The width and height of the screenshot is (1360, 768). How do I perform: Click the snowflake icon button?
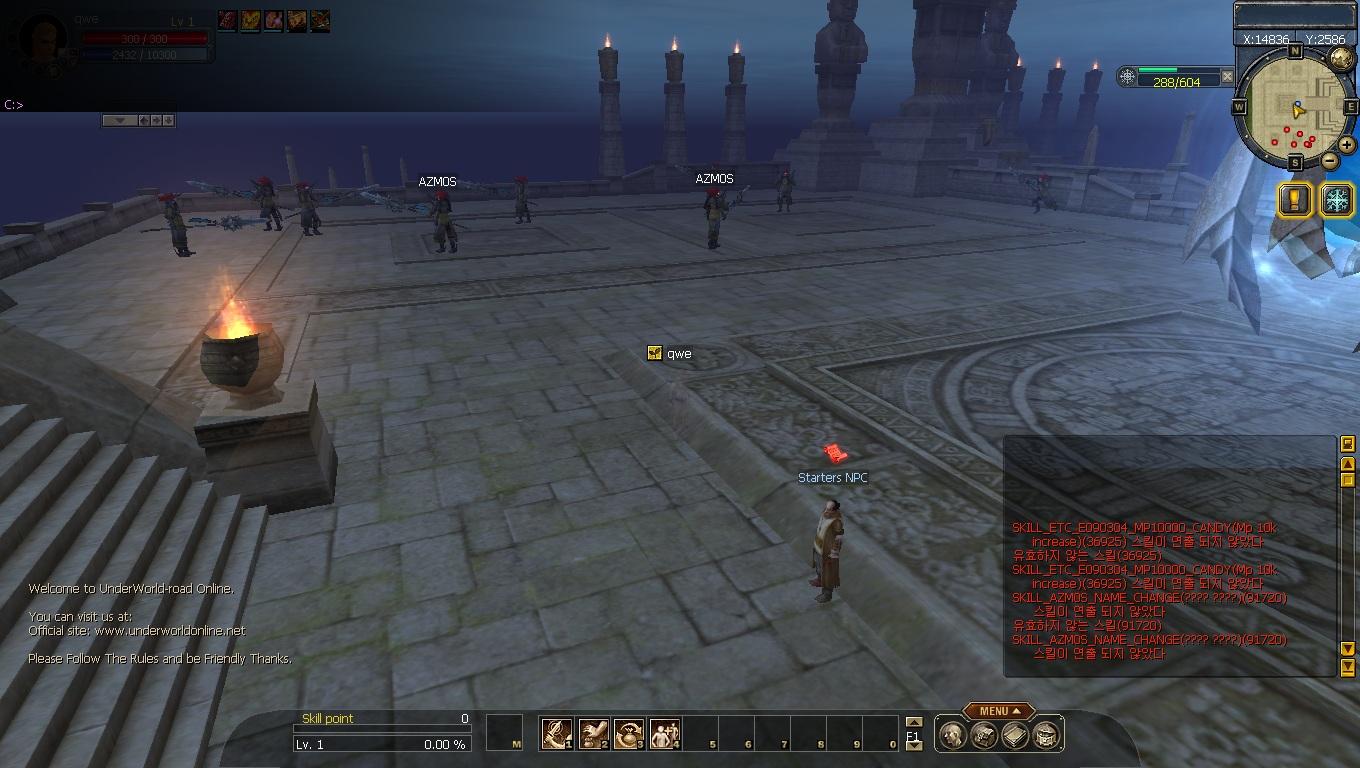coord(1336,199)
